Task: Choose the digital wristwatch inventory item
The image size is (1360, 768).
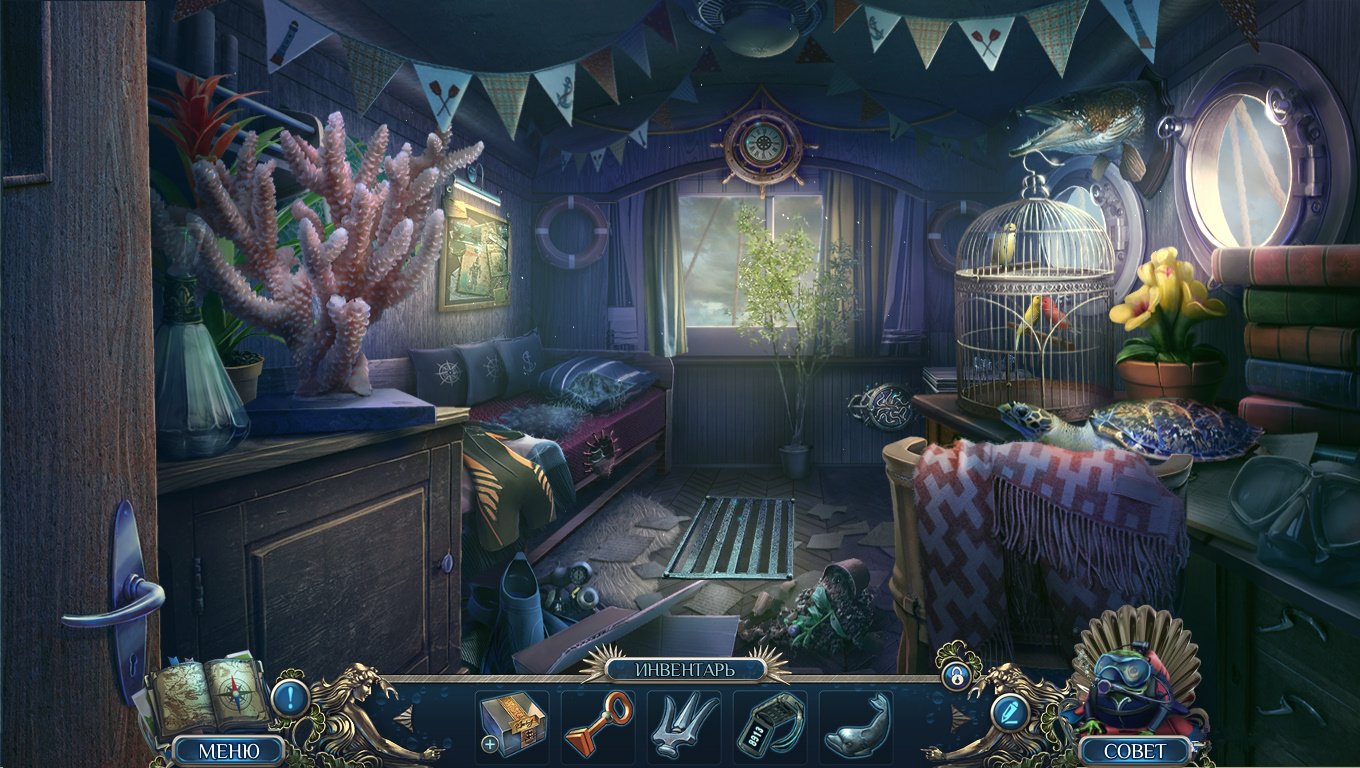Action: pyautogui.click(x=770, y=724)
